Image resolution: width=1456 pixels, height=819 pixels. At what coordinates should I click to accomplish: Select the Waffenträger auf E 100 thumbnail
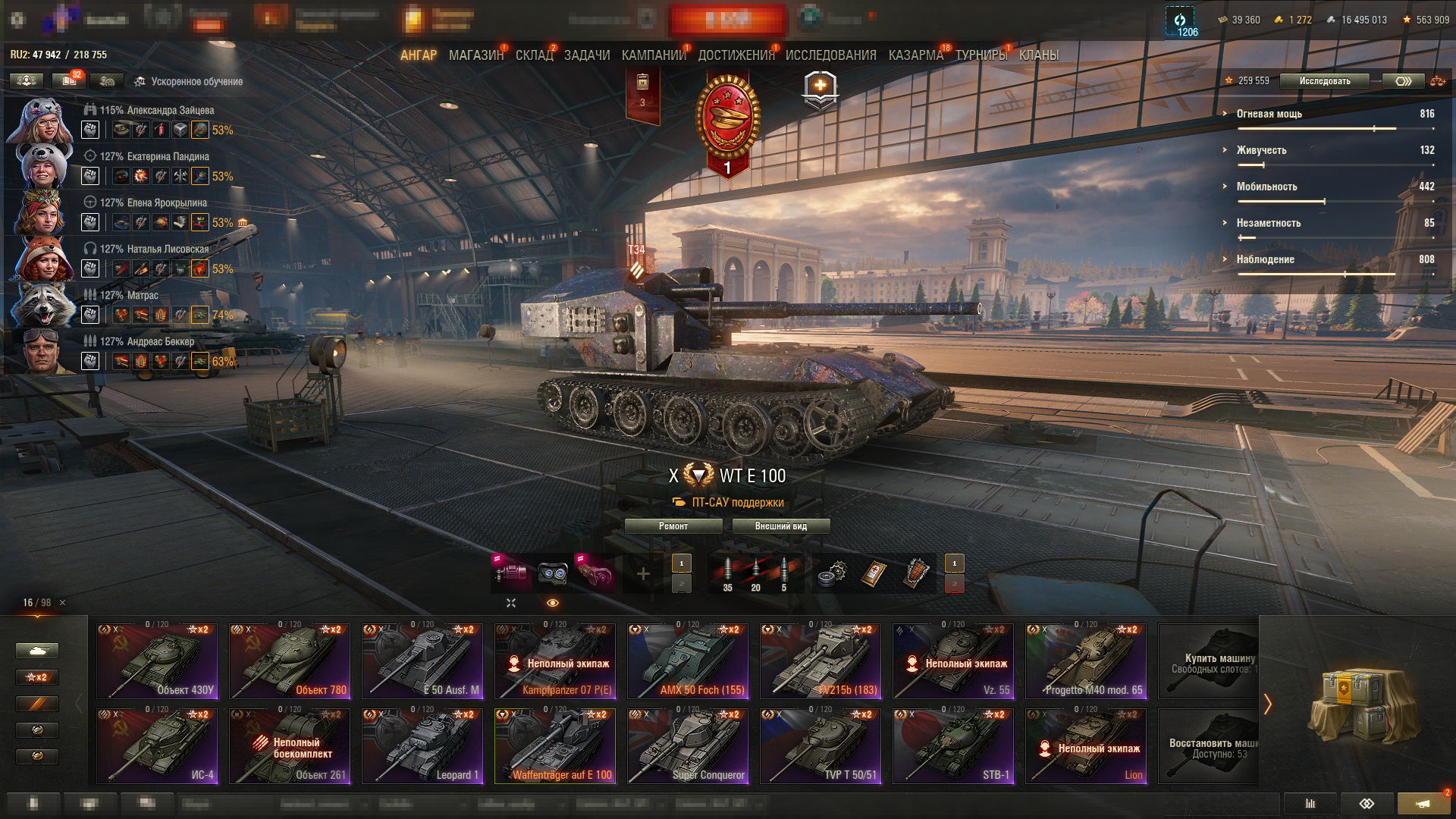555,745
